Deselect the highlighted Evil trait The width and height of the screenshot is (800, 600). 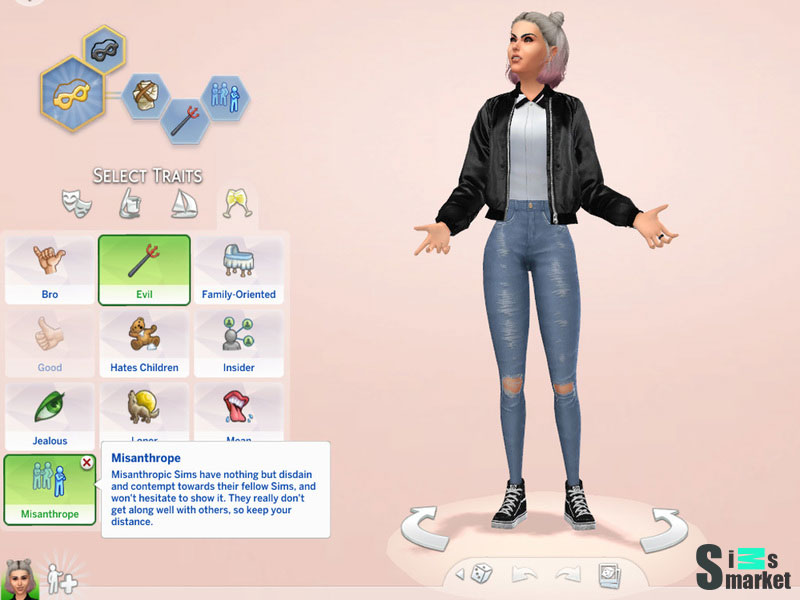pyautogui.click(x=144, y=270)
